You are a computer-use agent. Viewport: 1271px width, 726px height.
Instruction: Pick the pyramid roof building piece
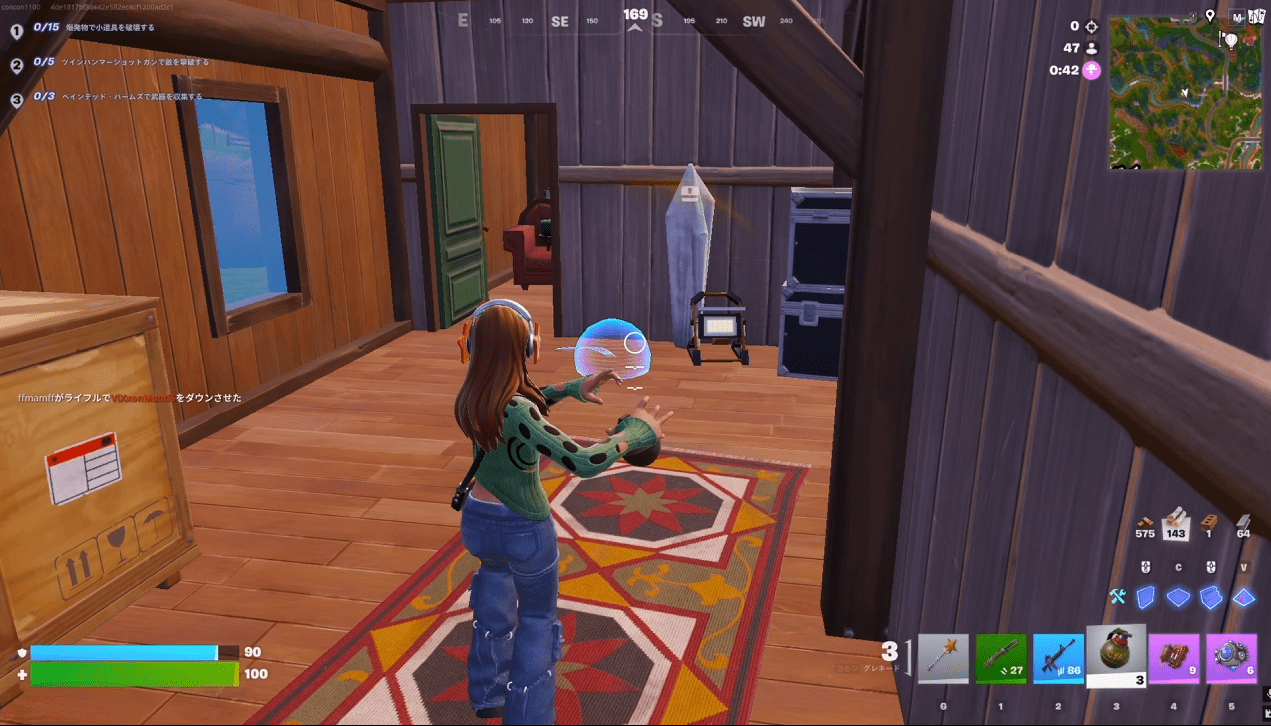pyautogui.click(x=1243, y=597)
